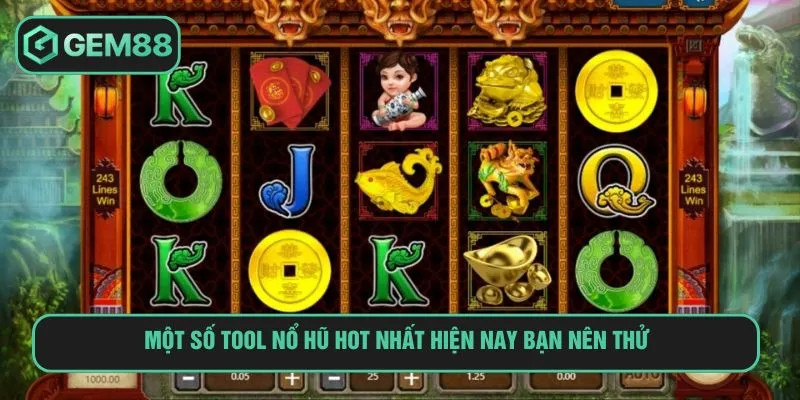Activate the AUTO spin button
The image size is (800, 400).
pos(639,380)
